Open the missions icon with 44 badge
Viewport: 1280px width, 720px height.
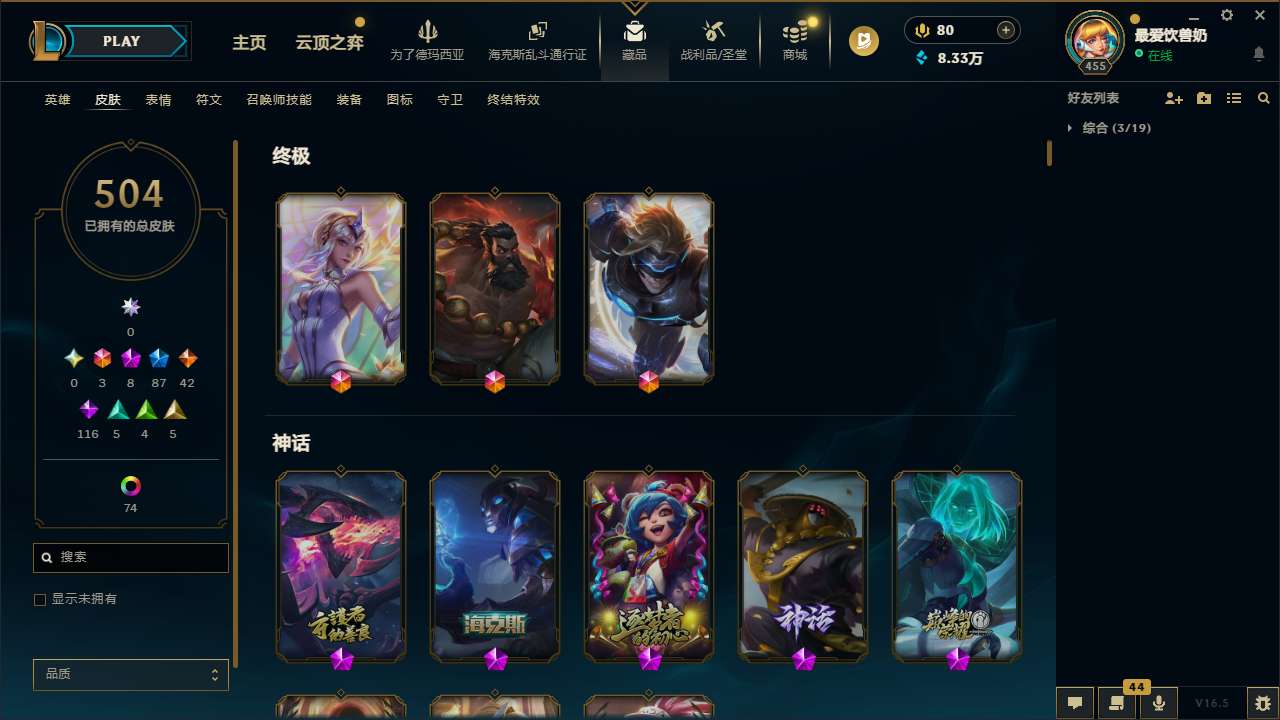pos(1117,702)
